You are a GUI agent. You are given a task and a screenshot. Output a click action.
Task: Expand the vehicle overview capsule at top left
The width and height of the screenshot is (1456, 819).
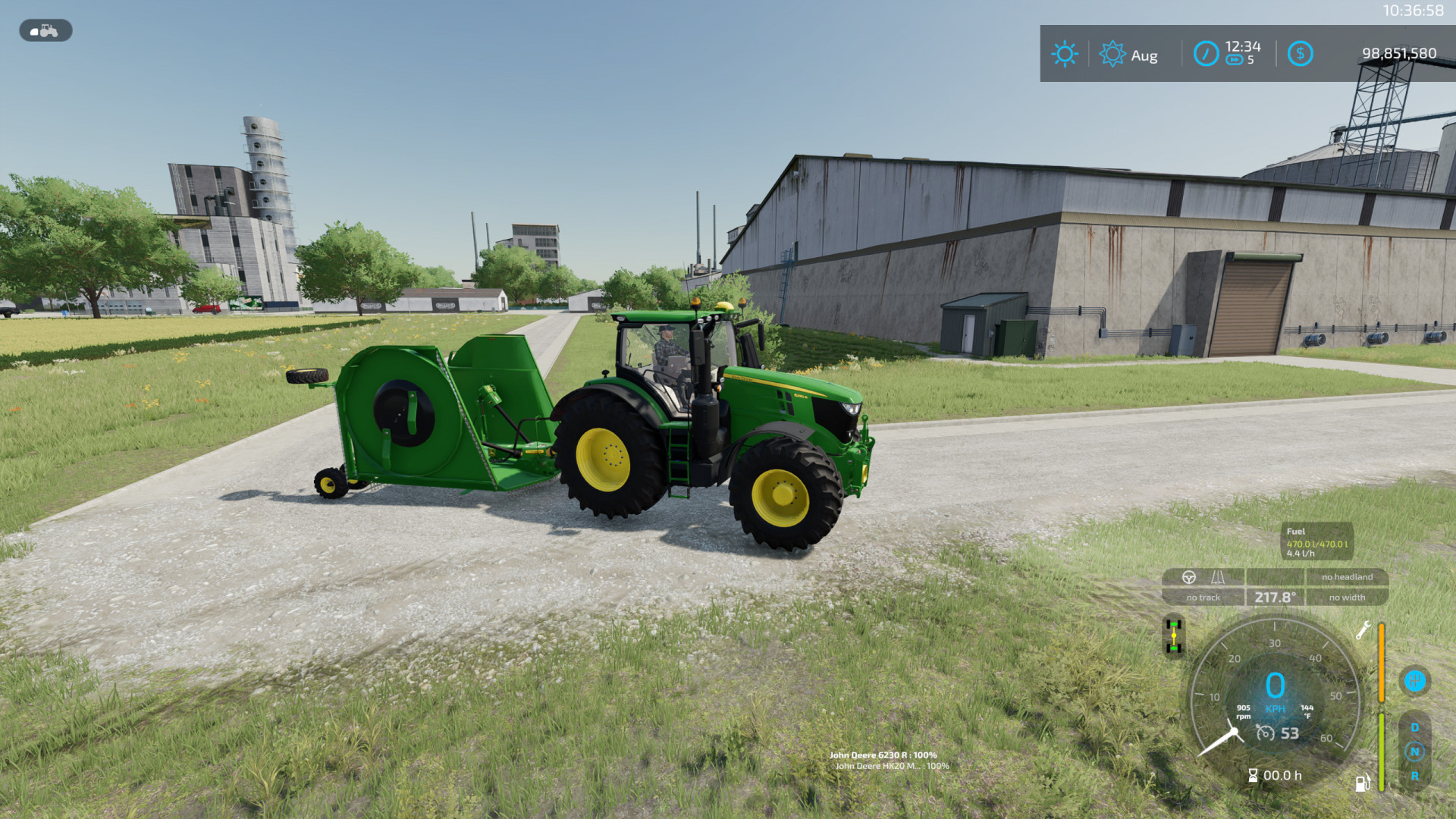coord(44,31)
